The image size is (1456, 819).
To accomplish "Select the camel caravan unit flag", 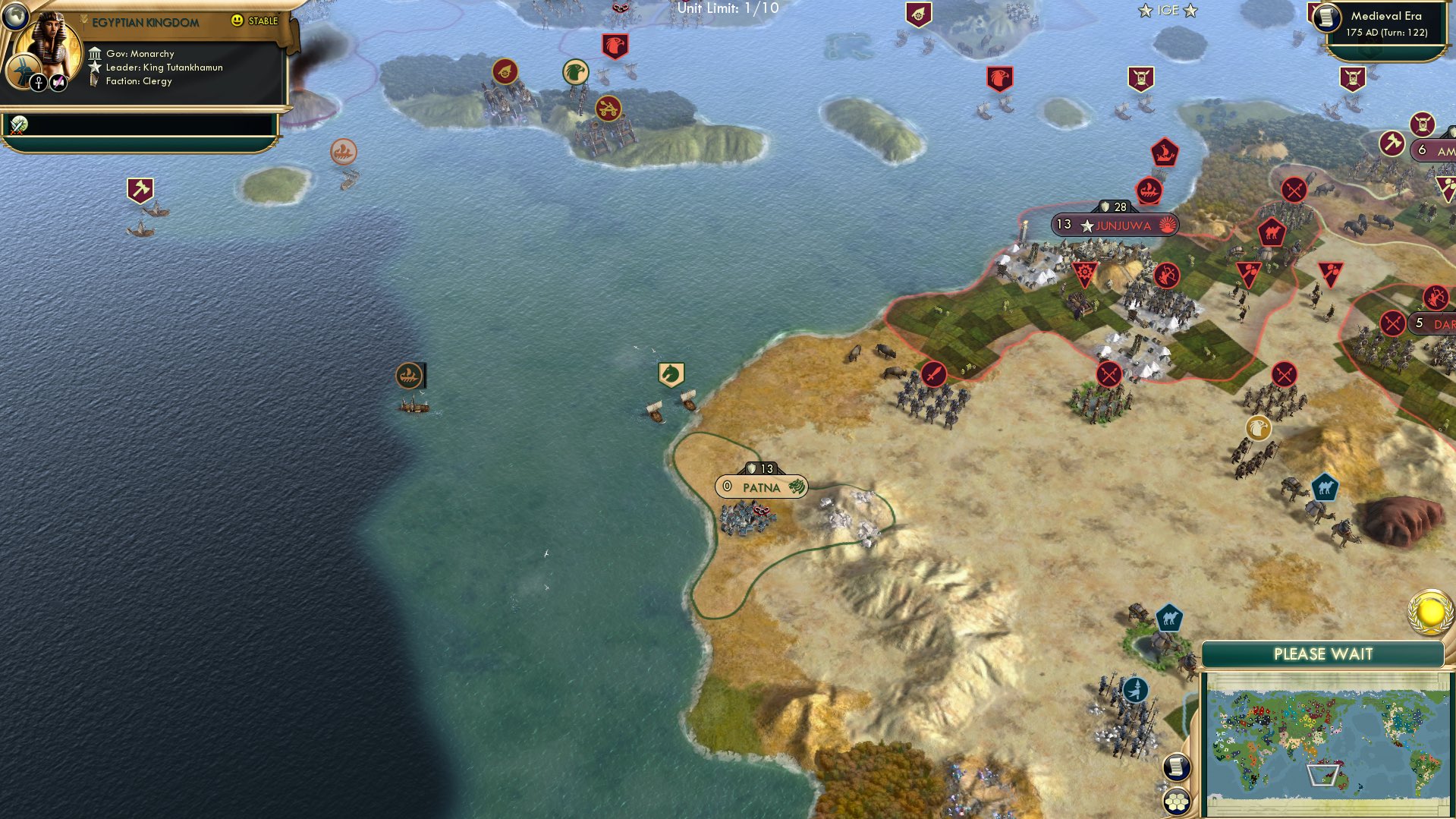I will coord(1170,617).
